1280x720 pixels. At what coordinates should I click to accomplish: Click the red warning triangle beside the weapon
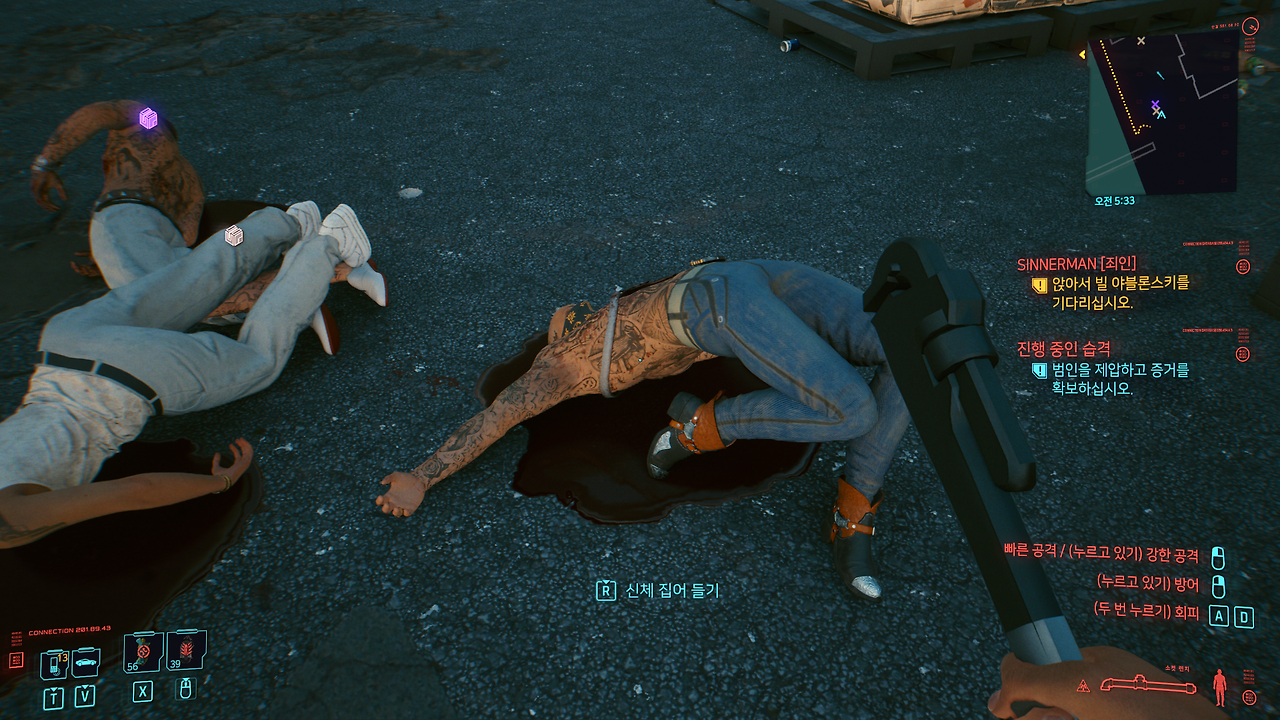[x=1082, y=685]
